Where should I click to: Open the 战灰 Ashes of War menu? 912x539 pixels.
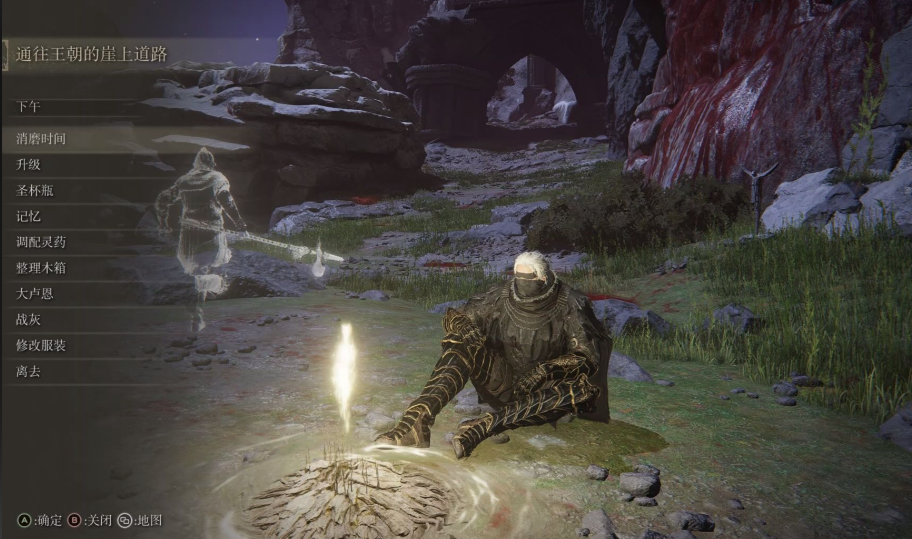point(29,320)
